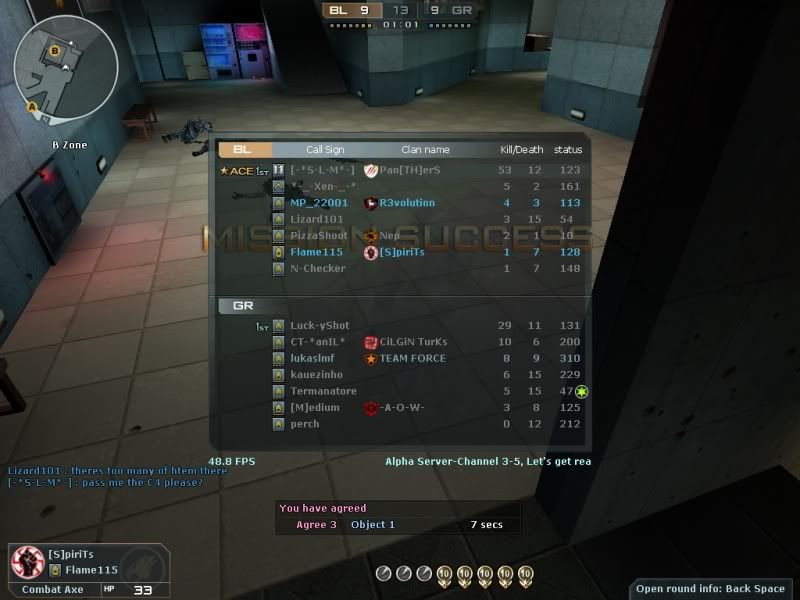Select Luck-yShot's scoreboard row

[400, 325]
